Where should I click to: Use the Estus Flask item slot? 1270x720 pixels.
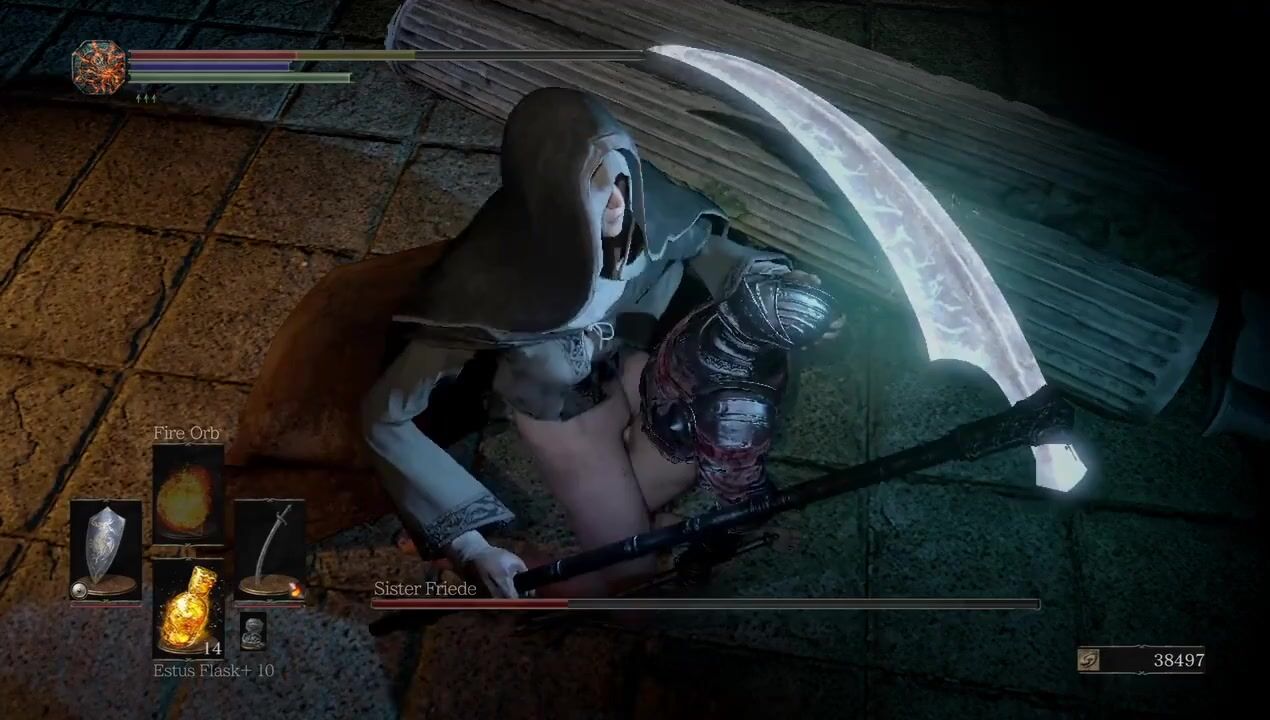(187, 607)
